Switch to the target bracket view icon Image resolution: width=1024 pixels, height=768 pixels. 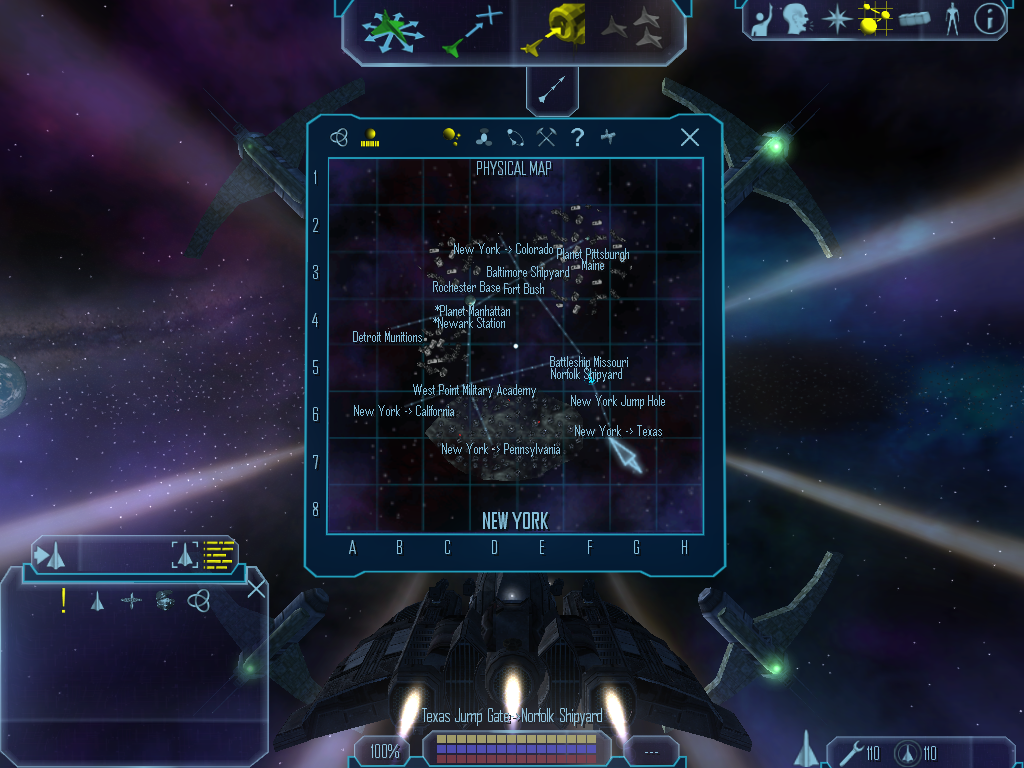tap(186, 553)
